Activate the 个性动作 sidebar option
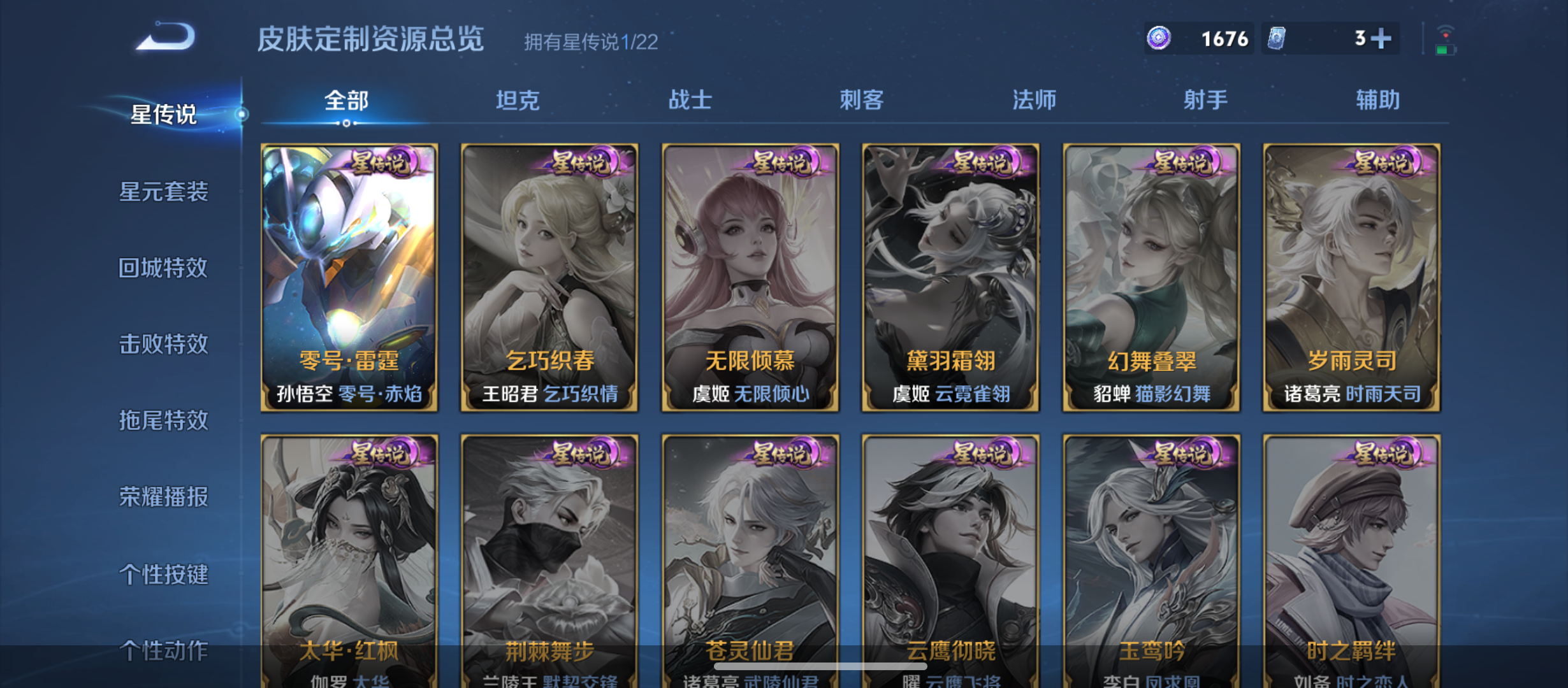1568x688 pixels. [x=163, y=651]
